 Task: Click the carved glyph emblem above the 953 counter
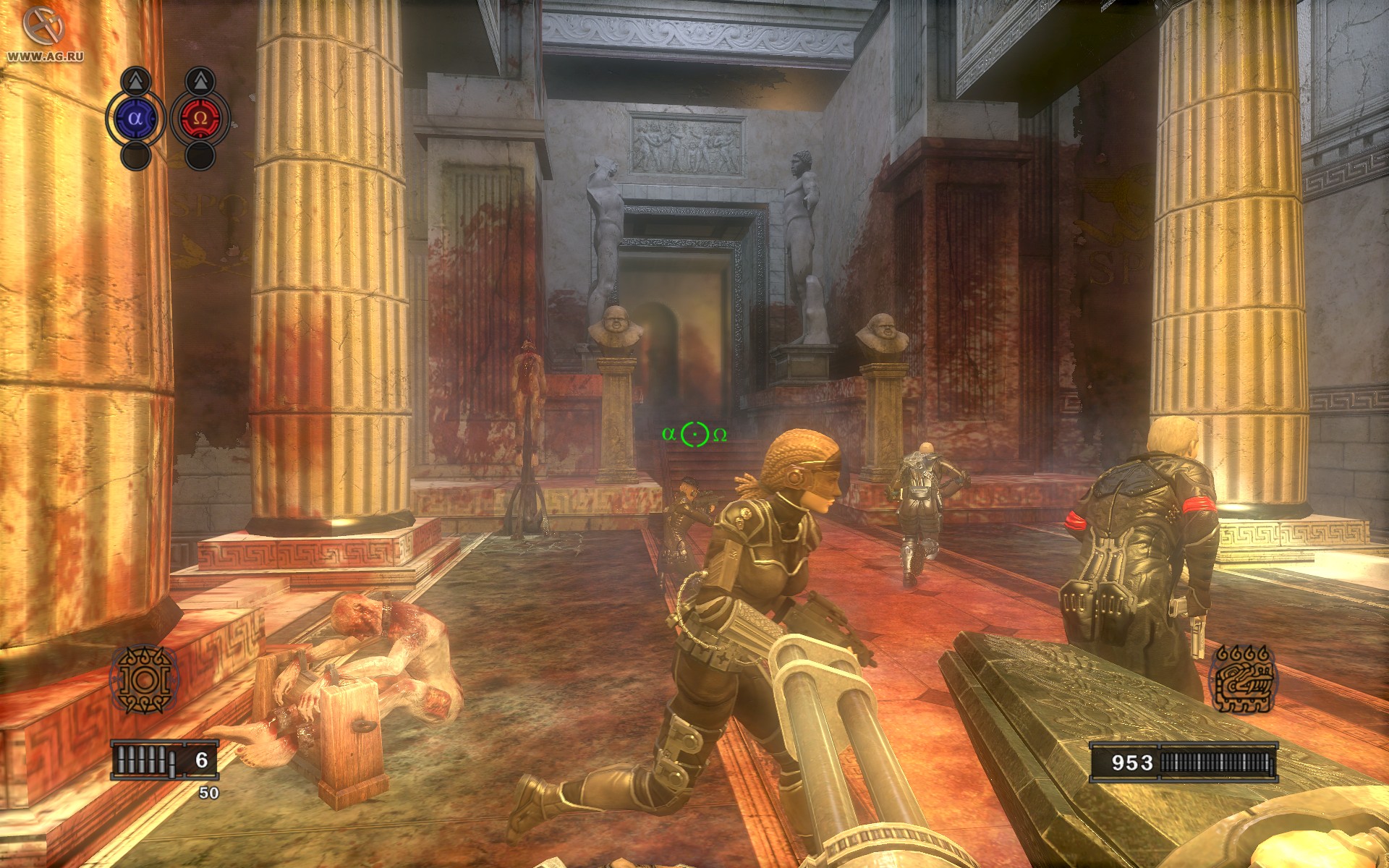click(x=1243, y=680)
